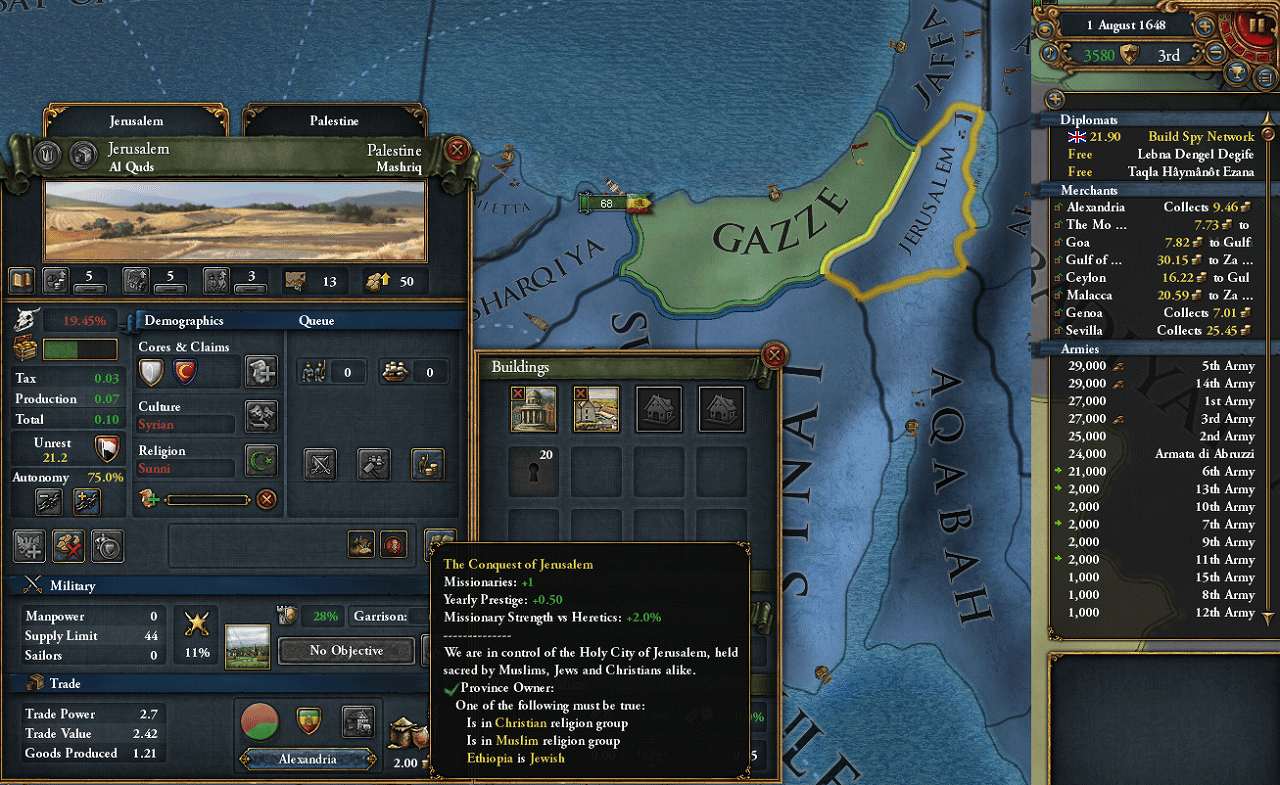Switch to the Palestine area tab

(x=334, y=121)
